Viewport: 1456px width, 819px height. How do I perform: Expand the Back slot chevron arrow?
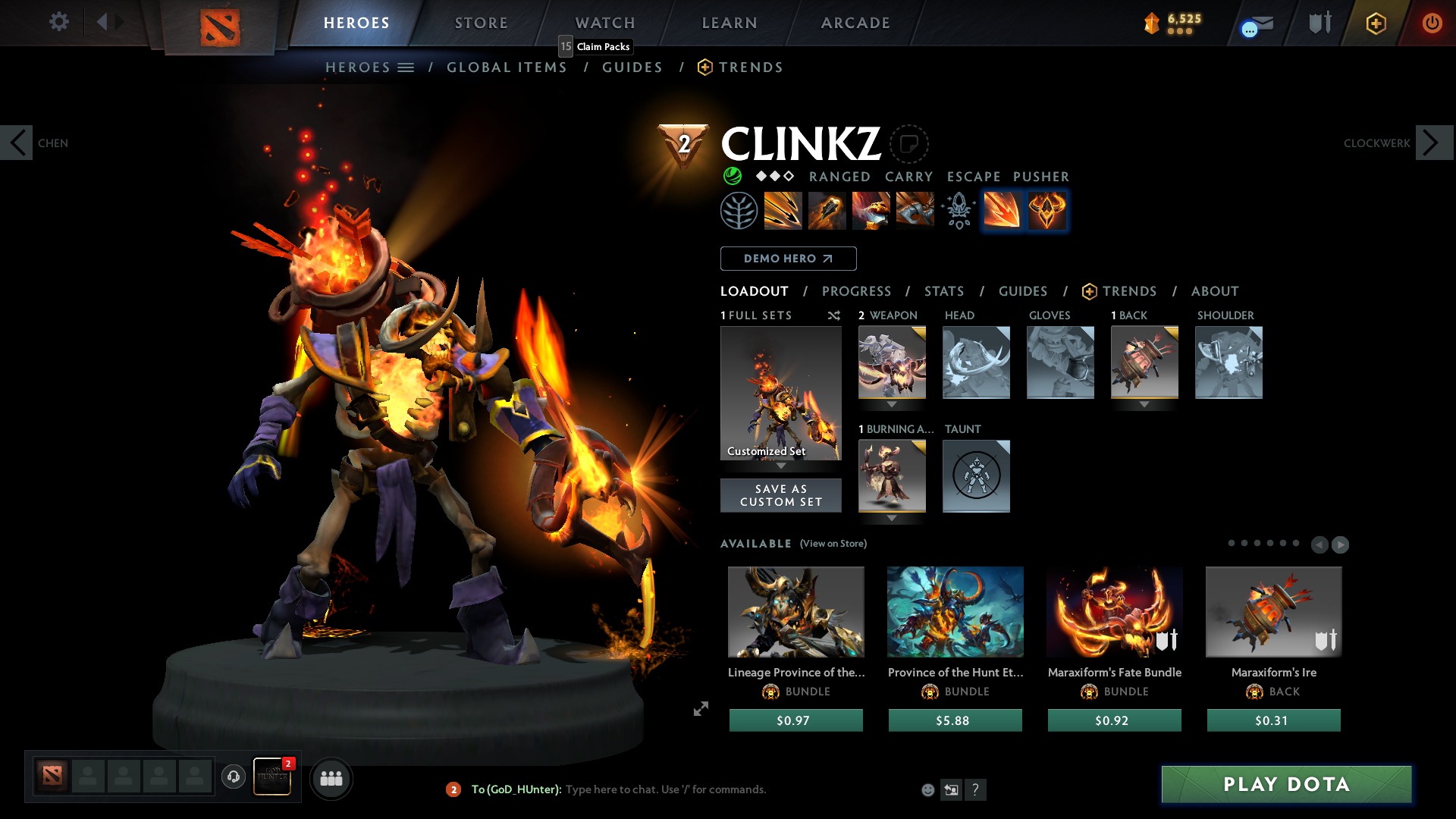point(1144,404)
